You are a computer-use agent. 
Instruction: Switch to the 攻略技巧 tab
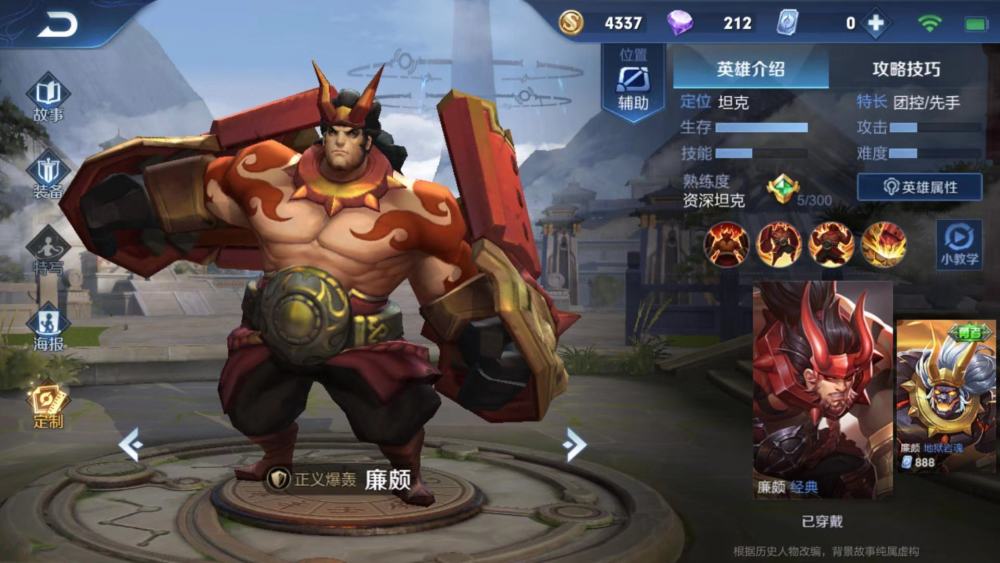tap(906, 69)
